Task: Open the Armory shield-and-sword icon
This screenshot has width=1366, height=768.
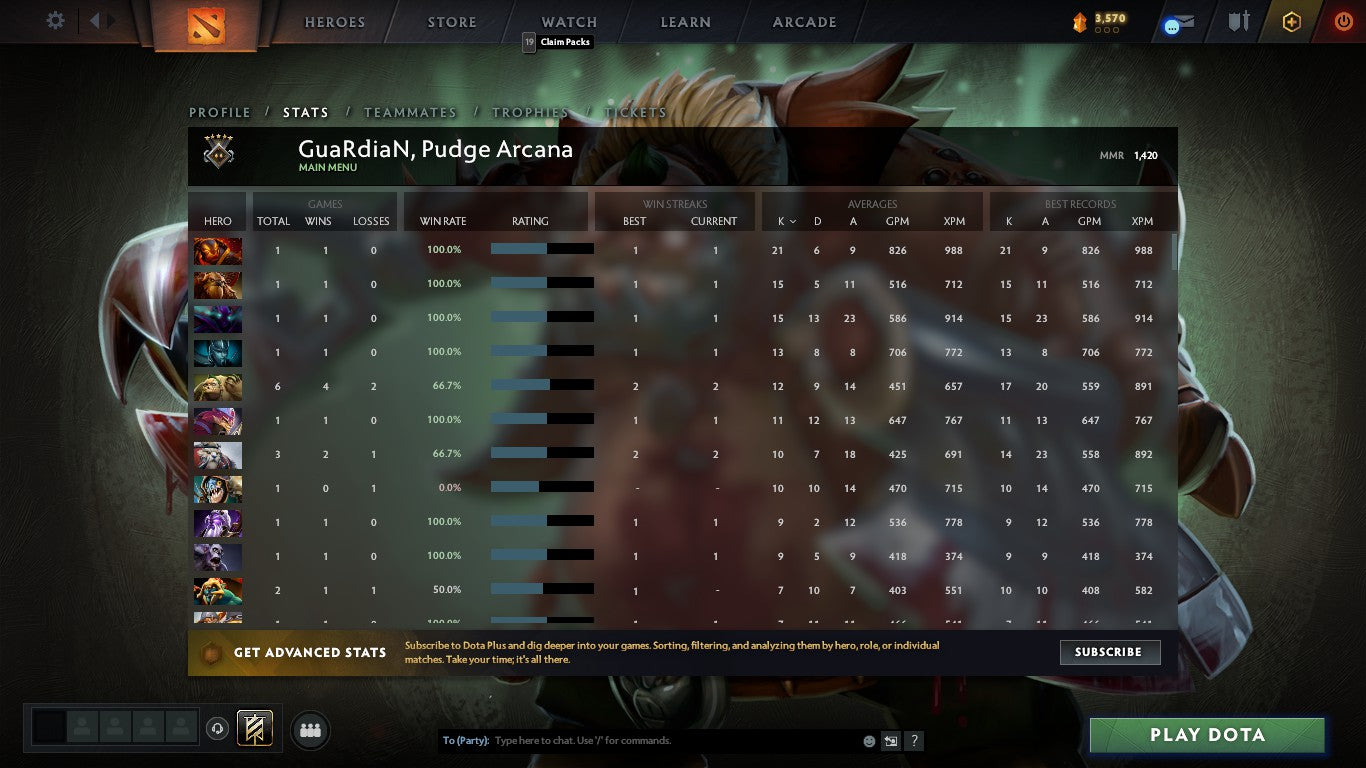Action: (x=1239, y=21)
